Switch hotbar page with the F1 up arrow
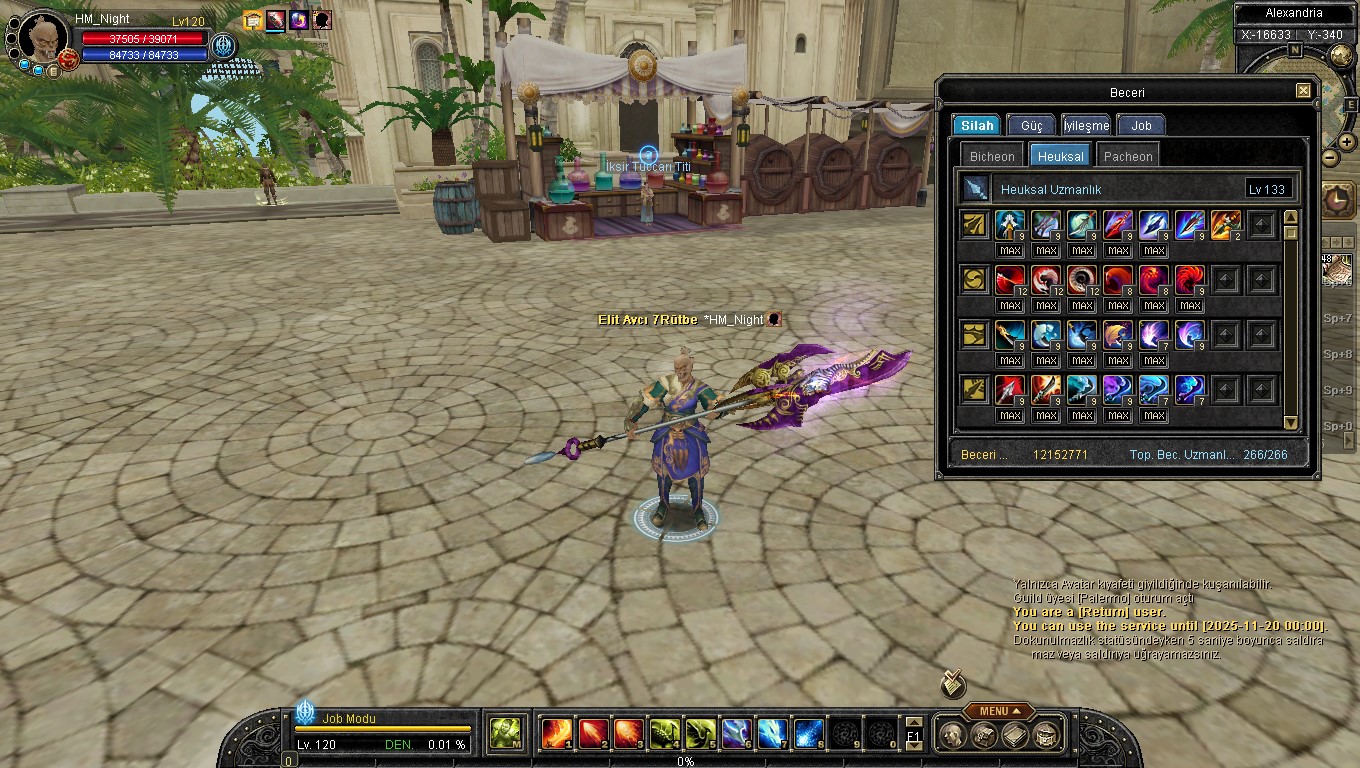 913,722
